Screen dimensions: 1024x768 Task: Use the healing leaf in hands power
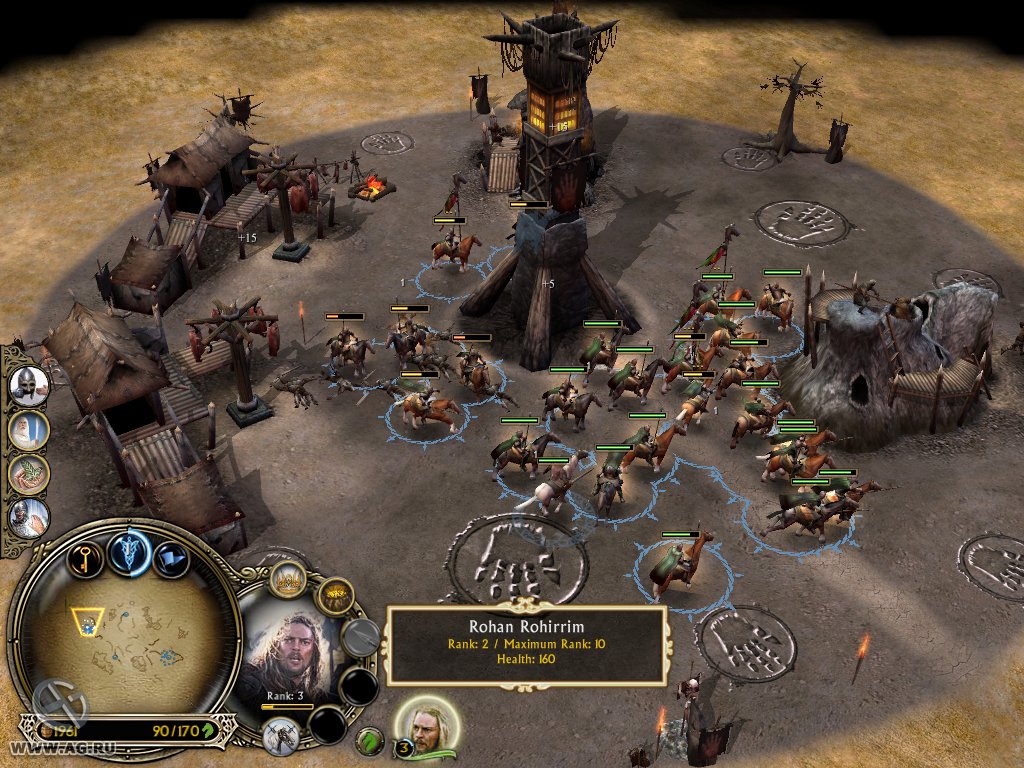tap(29, 473)
